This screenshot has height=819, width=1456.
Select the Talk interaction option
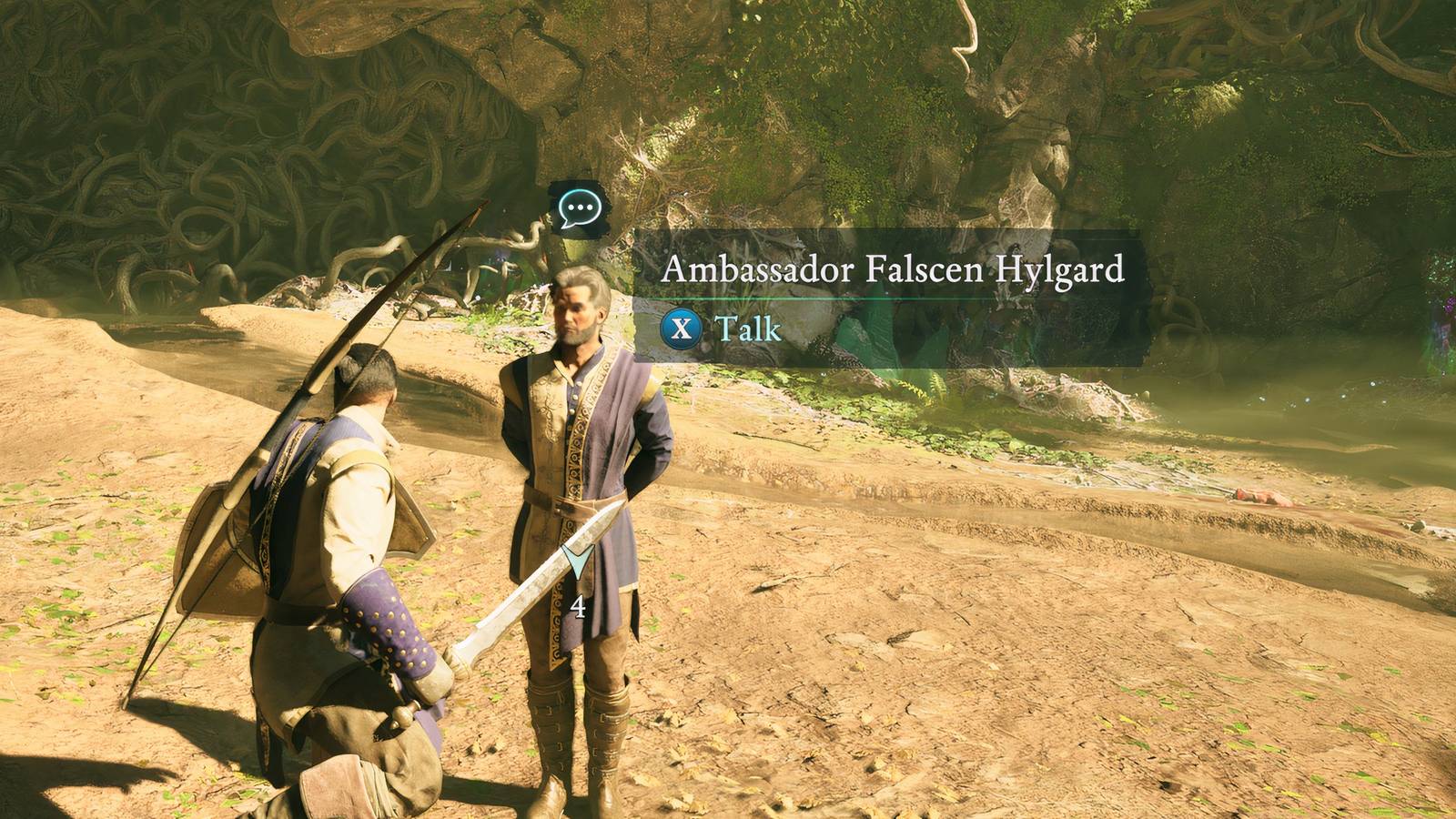click(744, 330)
